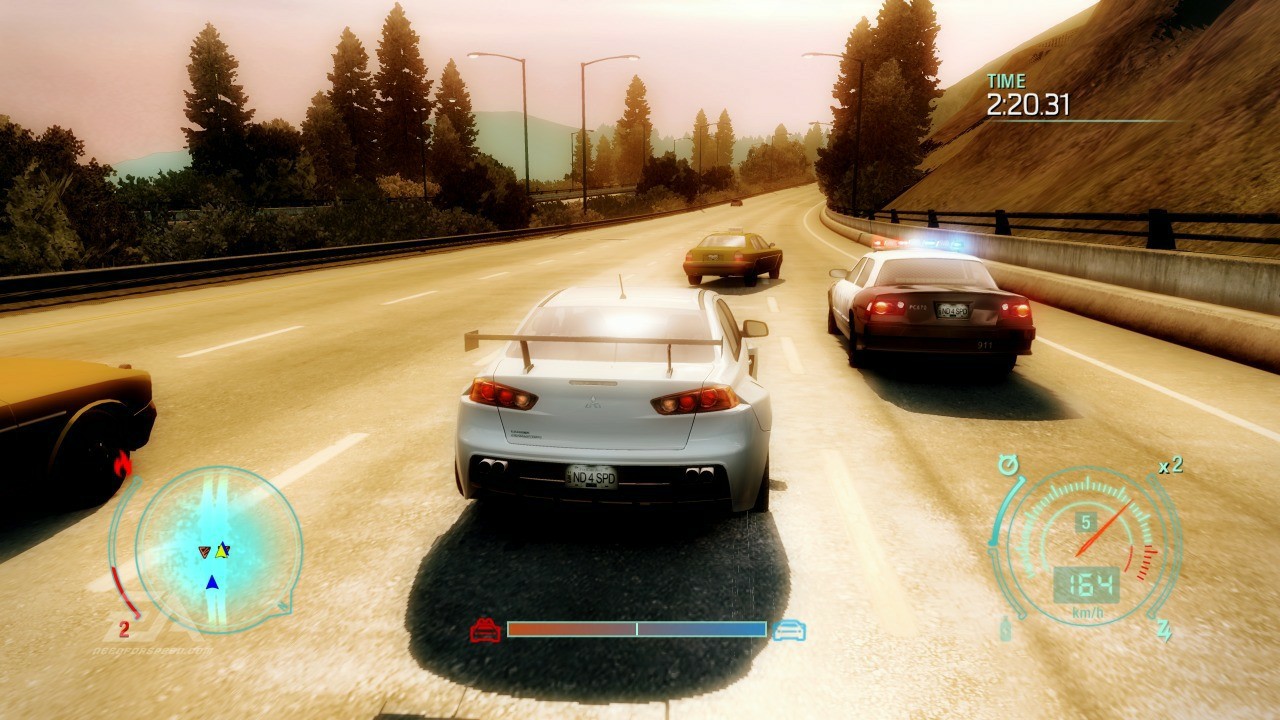Screen dimensions: 1280x720
Task: Tap the stopwatch icon above the speedometer
Action: click(1008, 464)
